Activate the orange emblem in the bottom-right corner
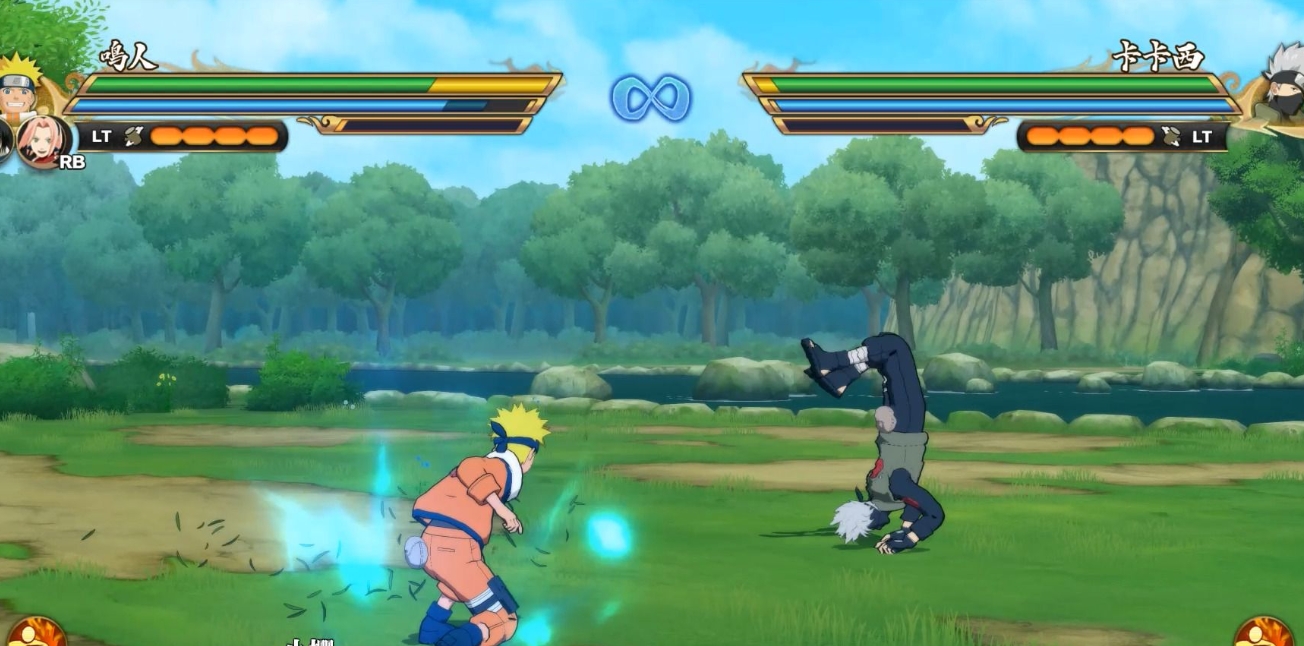This screenshot has height=646, width=1304. pos(1263,634)
